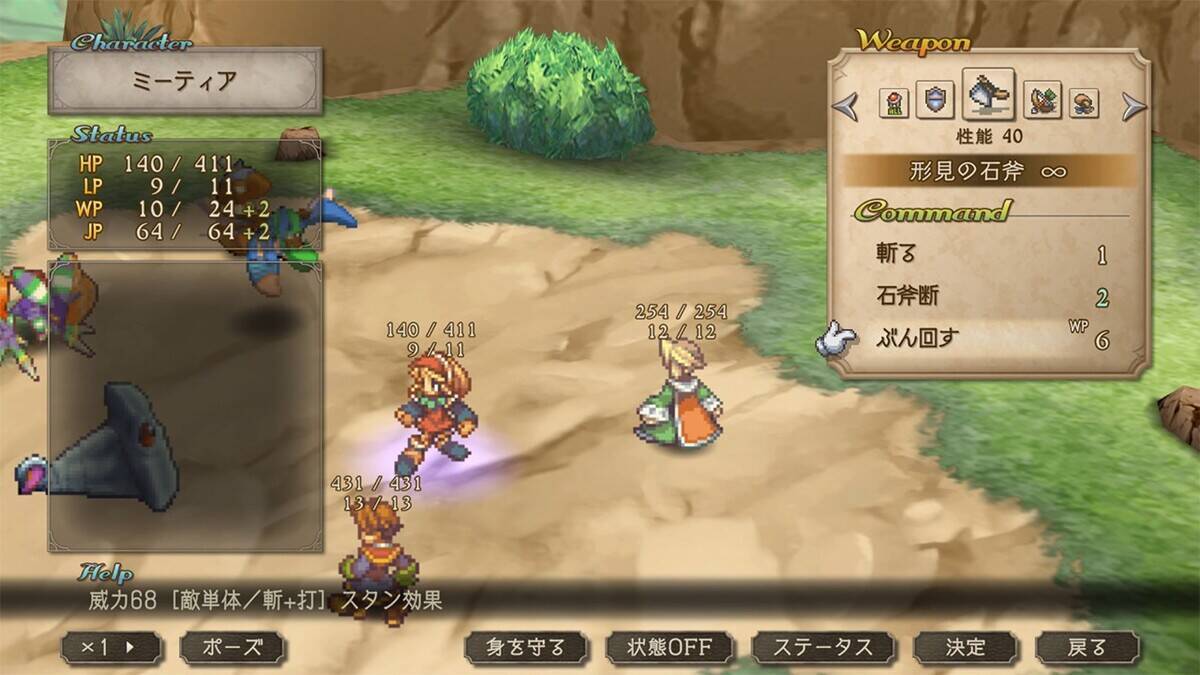Go back with the 戻る button
Screen dimensions: 1200x675
click(x=1087, y=647)
